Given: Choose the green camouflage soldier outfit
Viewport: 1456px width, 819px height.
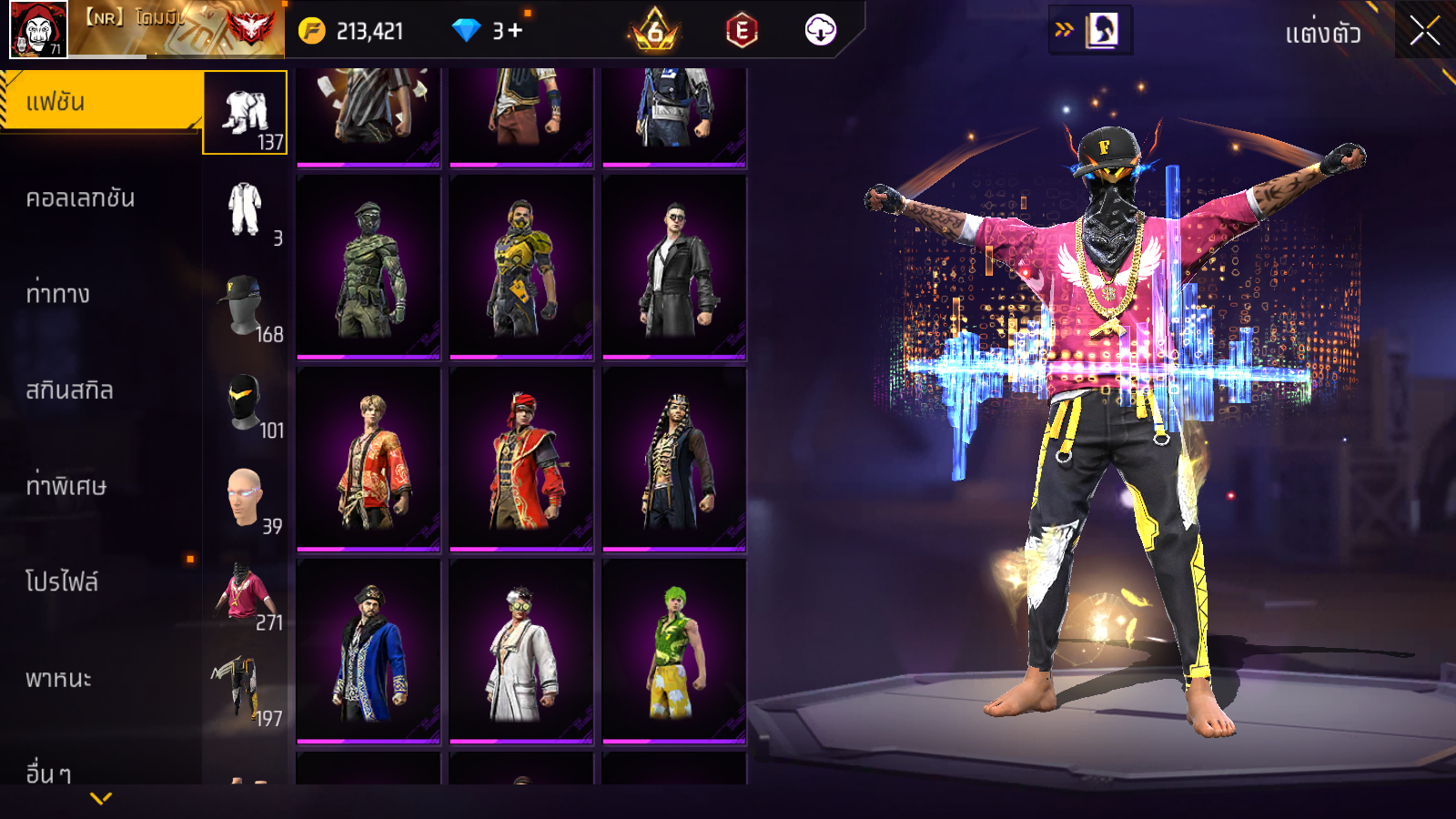Looking at the screenshot, I should (x=369, y=267).
